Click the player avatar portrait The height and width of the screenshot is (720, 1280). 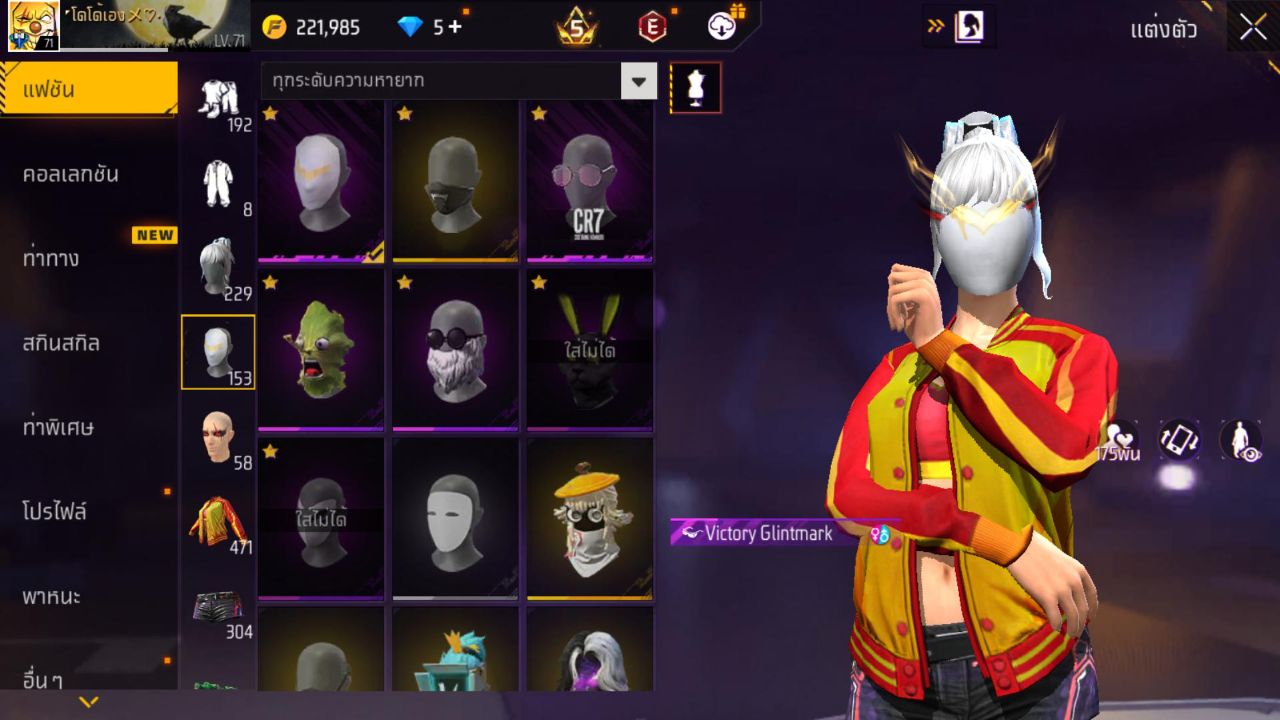pyautogui.click(x=33, y=26)
